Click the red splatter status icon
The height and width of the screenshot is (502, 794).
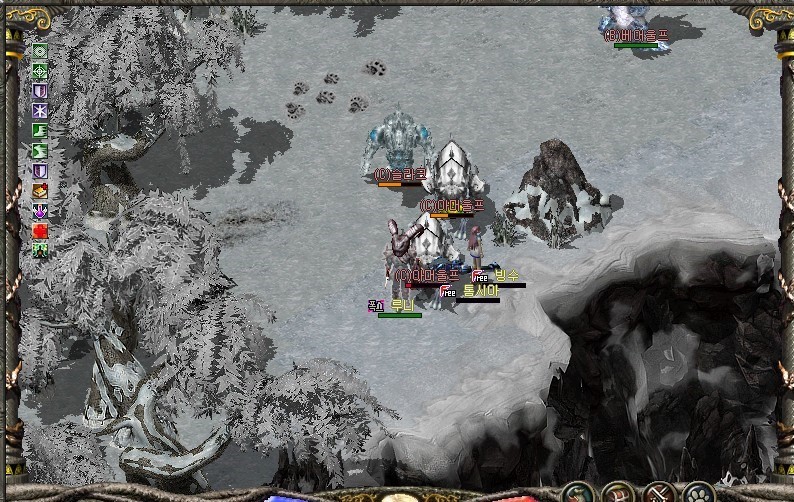click(40, 230)
